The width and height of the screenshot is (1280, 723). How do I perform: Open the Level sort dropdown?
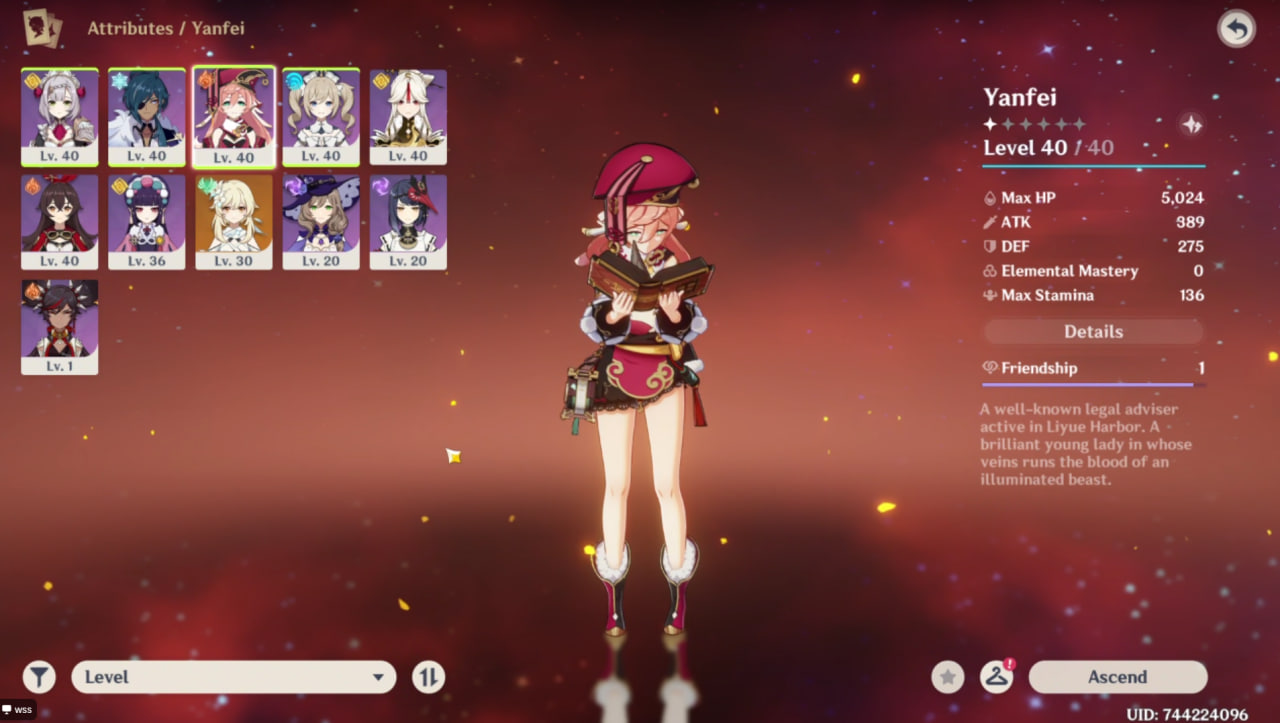tap(234, 677)
